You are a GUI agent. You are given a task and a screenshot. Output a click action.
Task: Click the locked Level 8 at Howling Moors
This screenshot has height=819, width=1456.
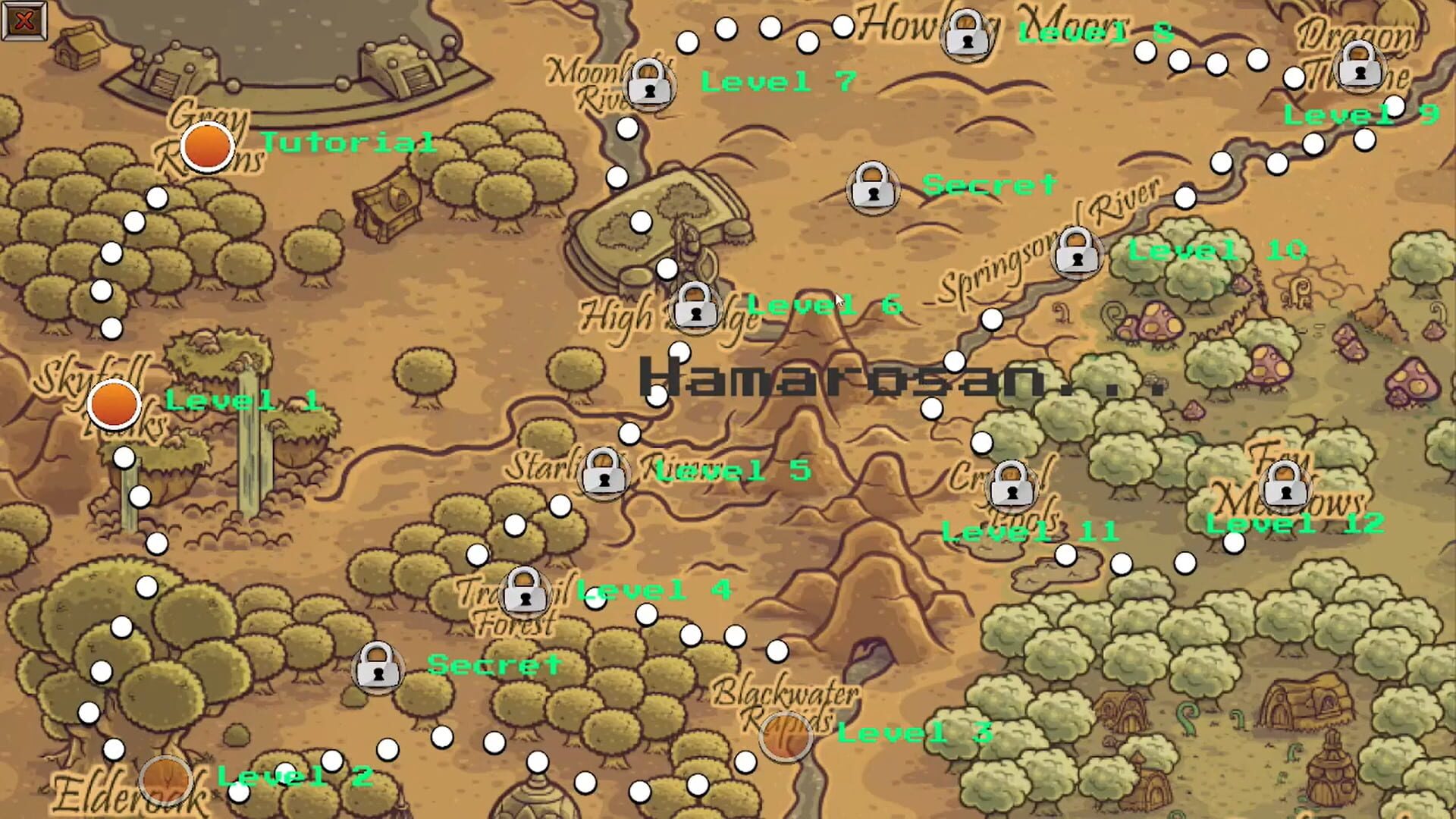965,36
